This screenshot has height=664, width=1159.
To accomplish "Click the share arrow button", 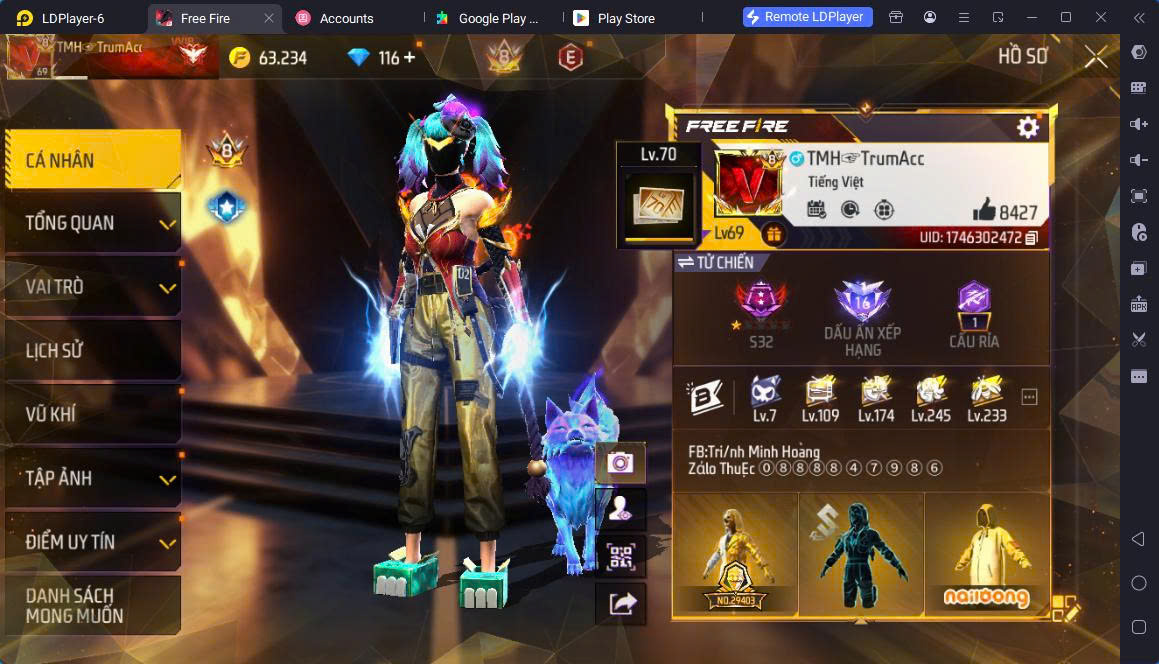I will pyautogui.click(x=620, y=604).
